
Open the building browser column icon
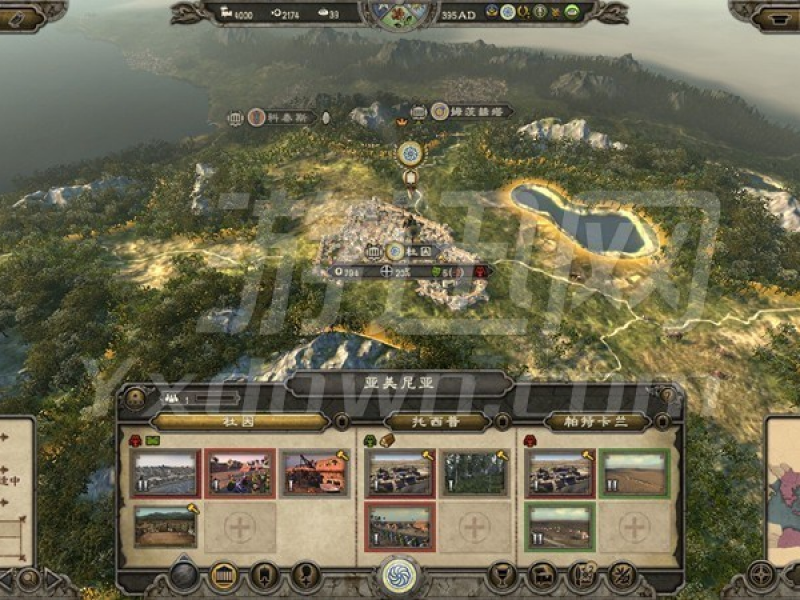(x=224, y=576)
